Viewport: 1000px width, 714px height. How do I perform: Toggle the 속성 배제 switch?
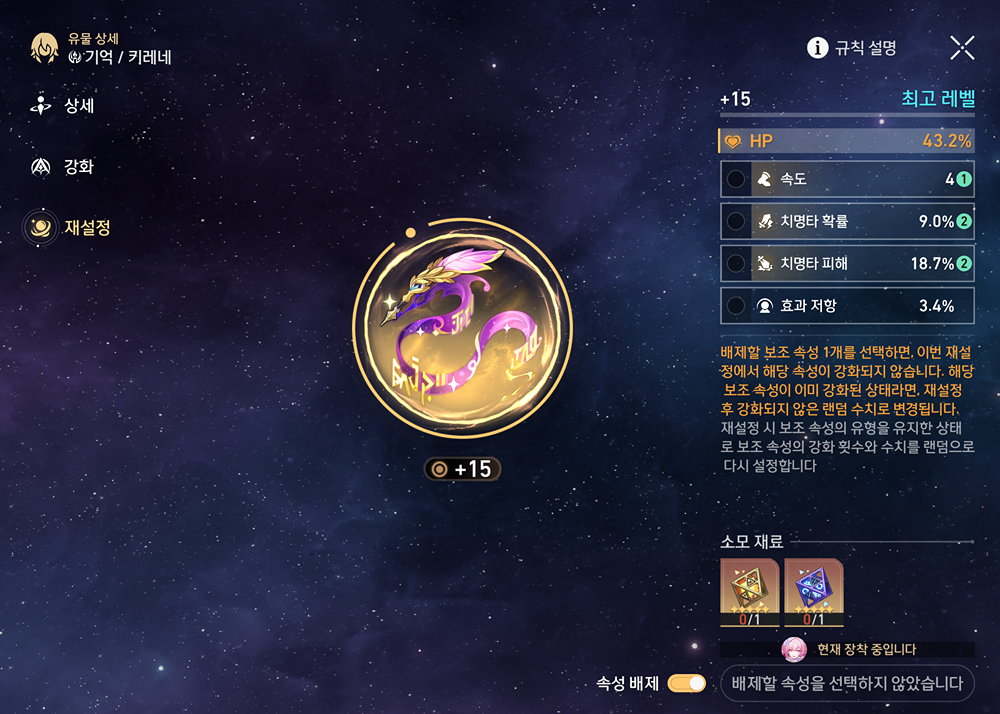tap(686, 684)
